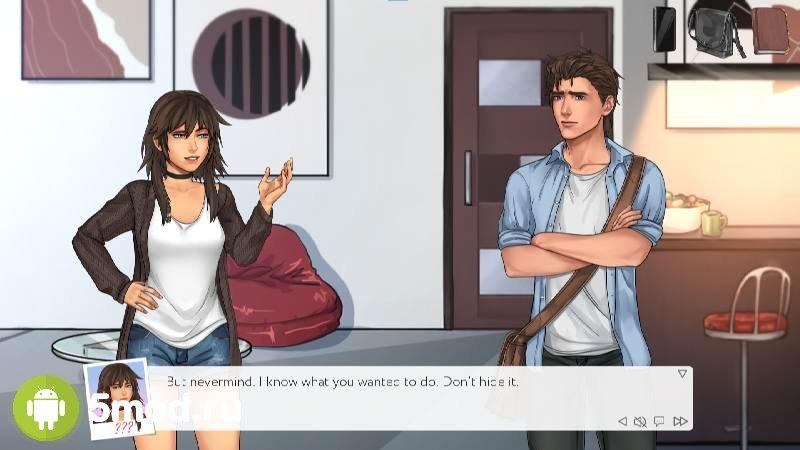Go back to the previous dialogue line

point(622,421)
